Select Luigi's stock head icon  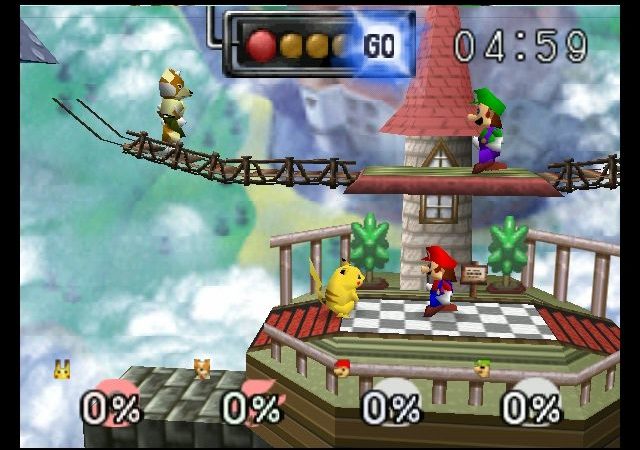(x=482, y=369)
